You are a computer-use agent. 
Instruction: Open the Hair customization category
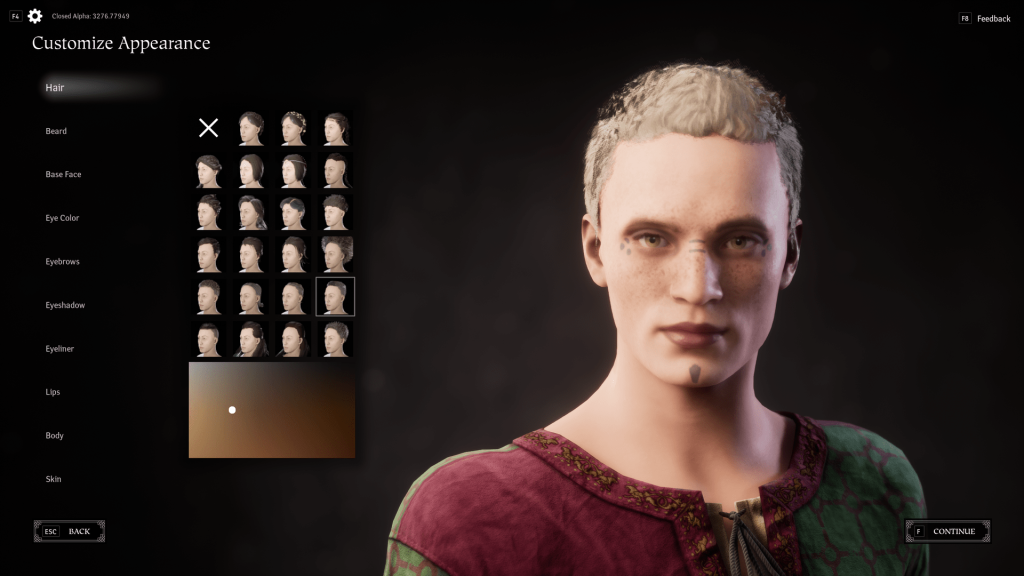pyautogui.click(x=54, y=88)
